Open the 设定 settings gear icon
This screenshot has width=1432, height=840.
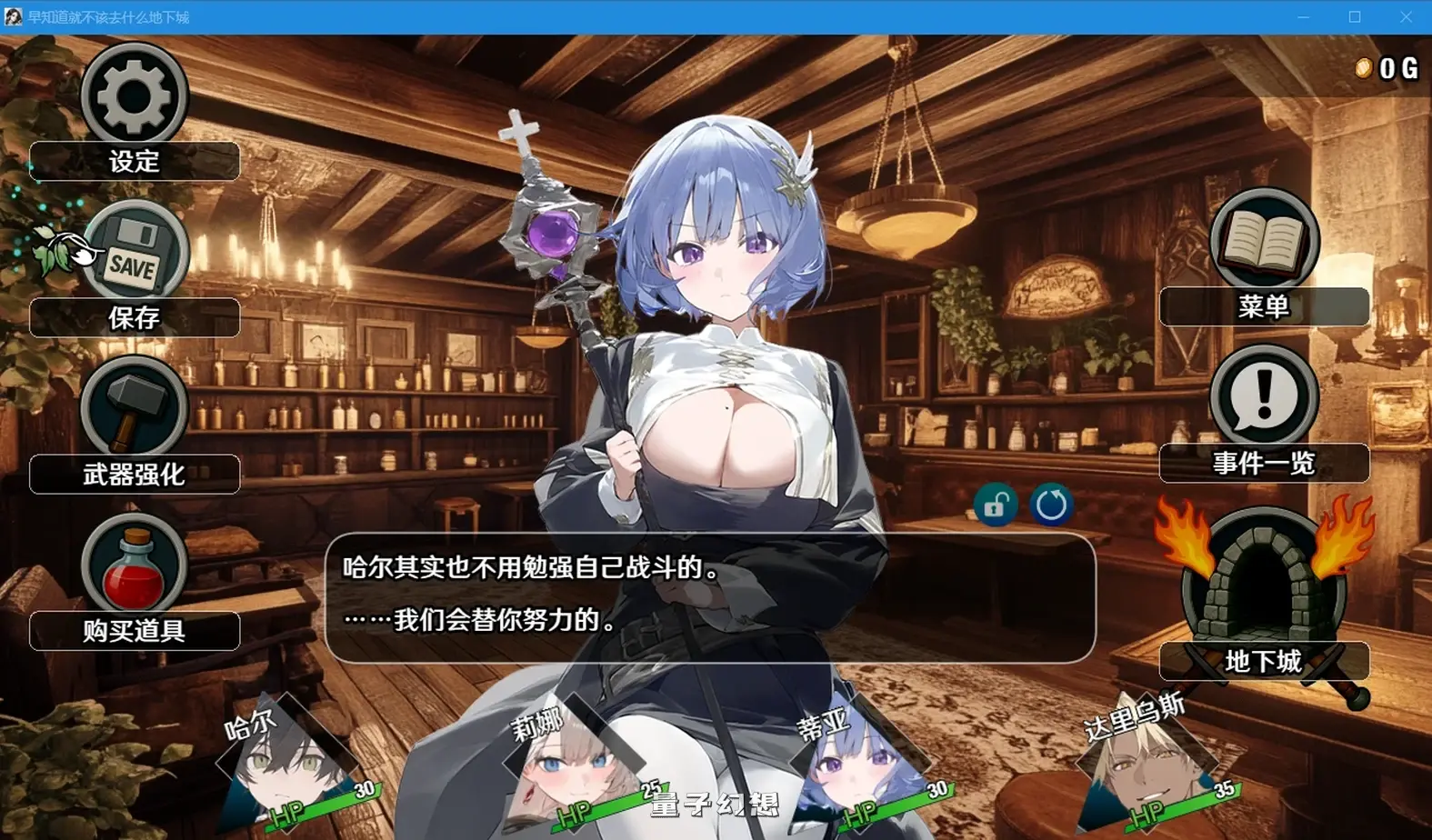(x=134, y=94)
